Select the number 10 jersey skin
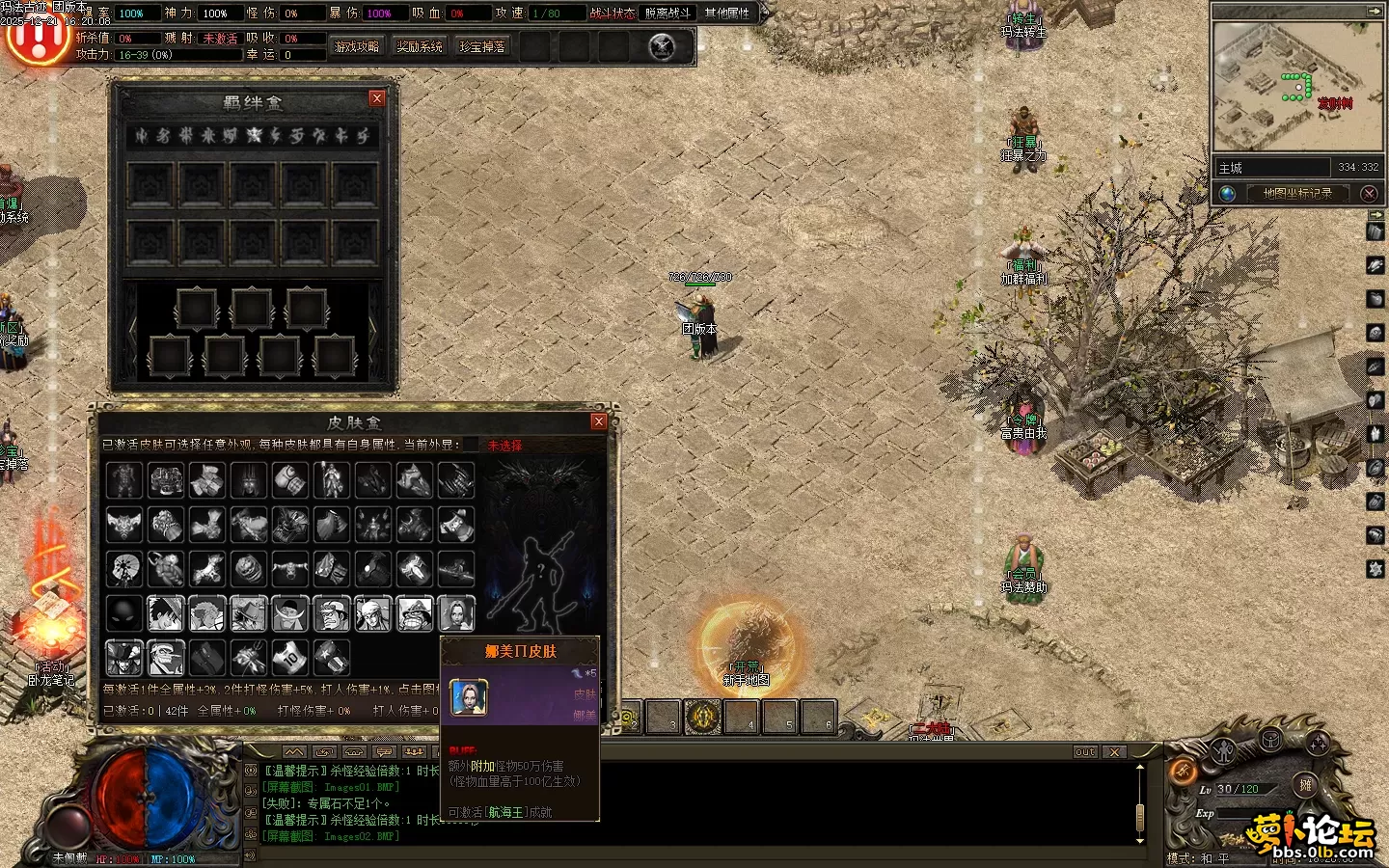This screenshot has width=1389, height=868. click(x=290, y=658)
